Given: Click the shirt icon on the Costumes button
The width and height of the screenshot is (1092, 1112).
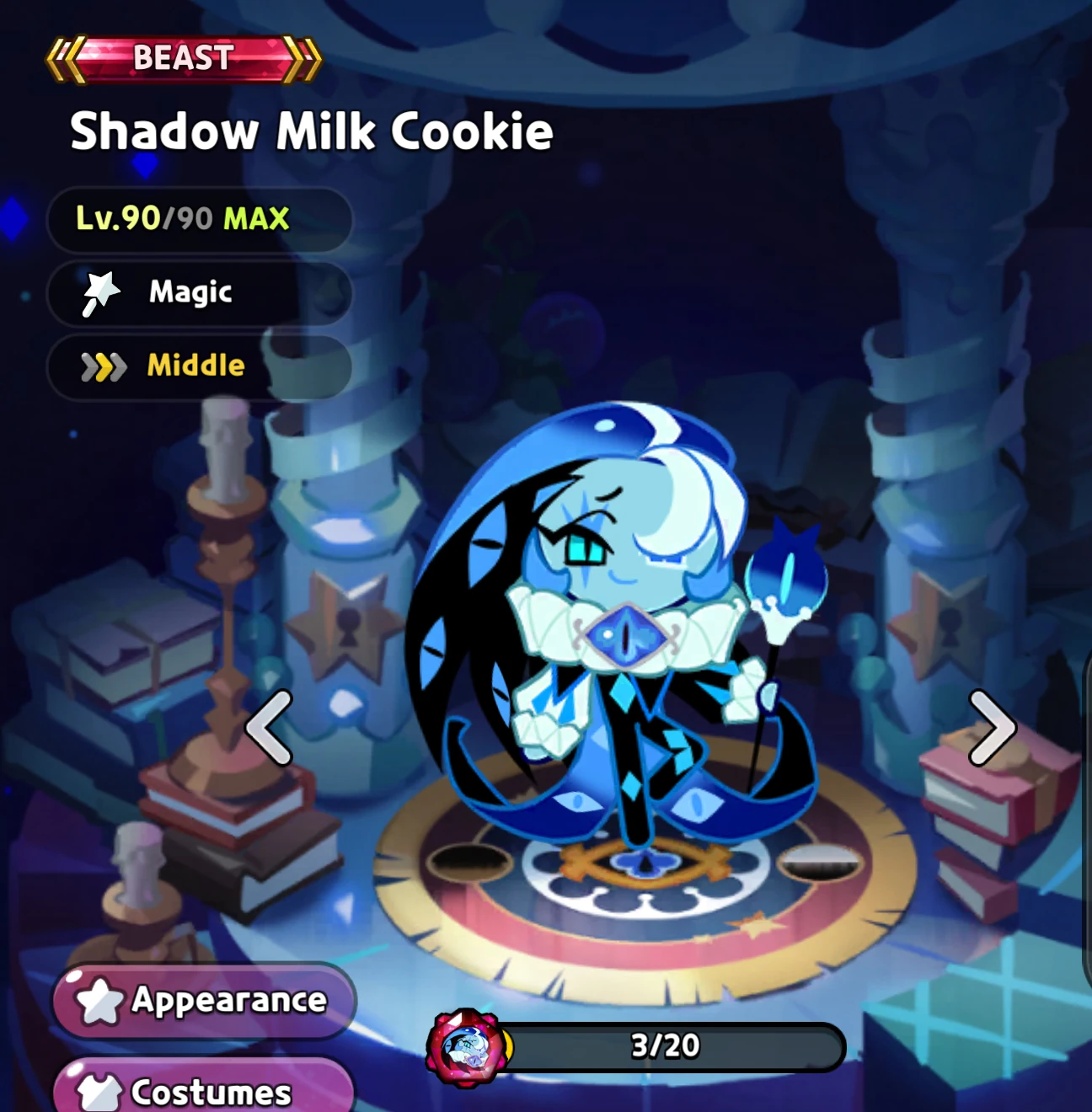Looking at the screenshot, I should (x=99, y=1092).
